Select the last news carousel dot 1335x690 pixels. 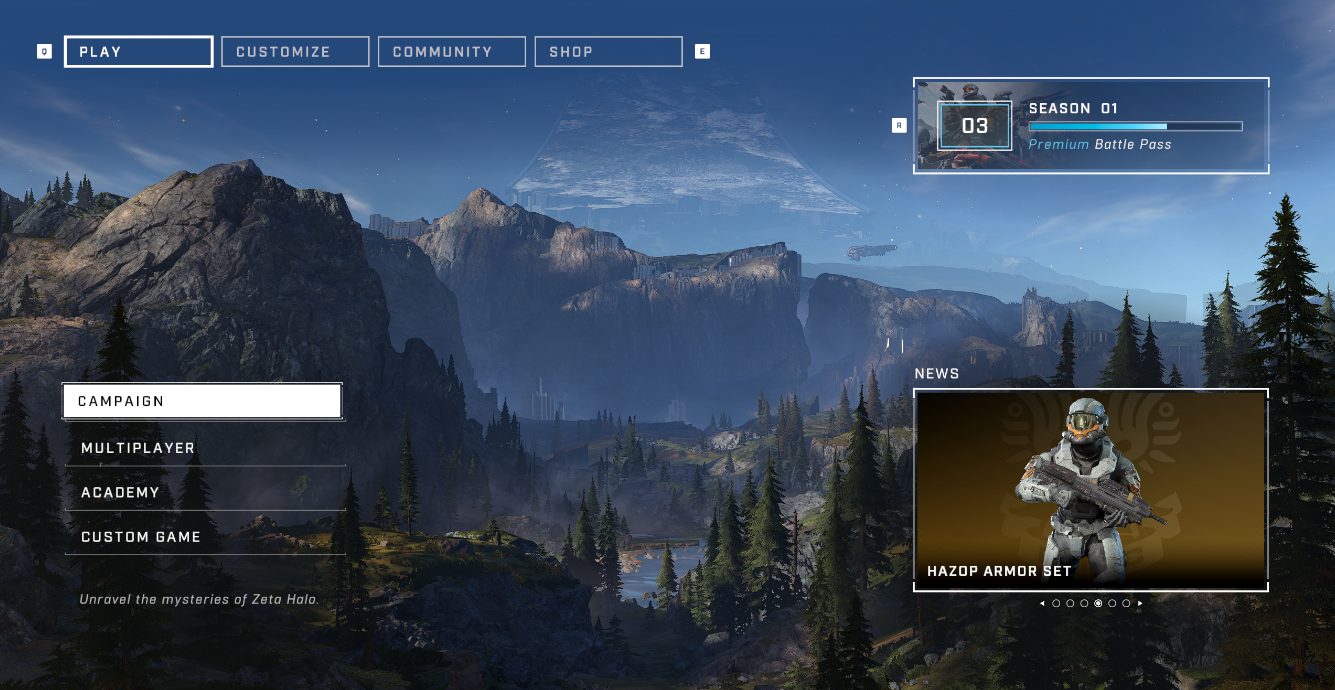click(x=1126, y=603)
